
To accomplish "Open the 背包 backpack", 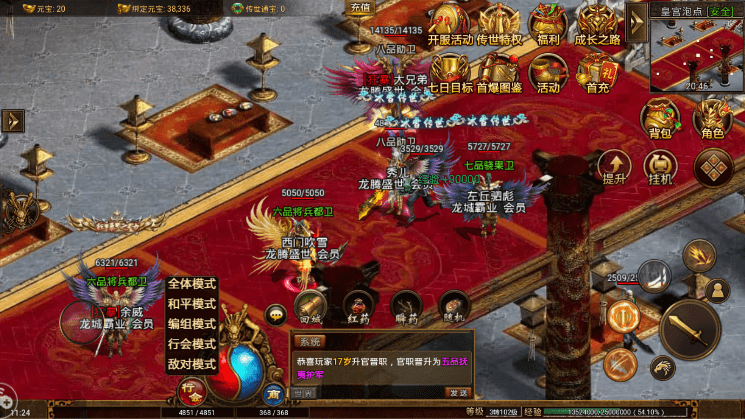I will pos(660,118).
